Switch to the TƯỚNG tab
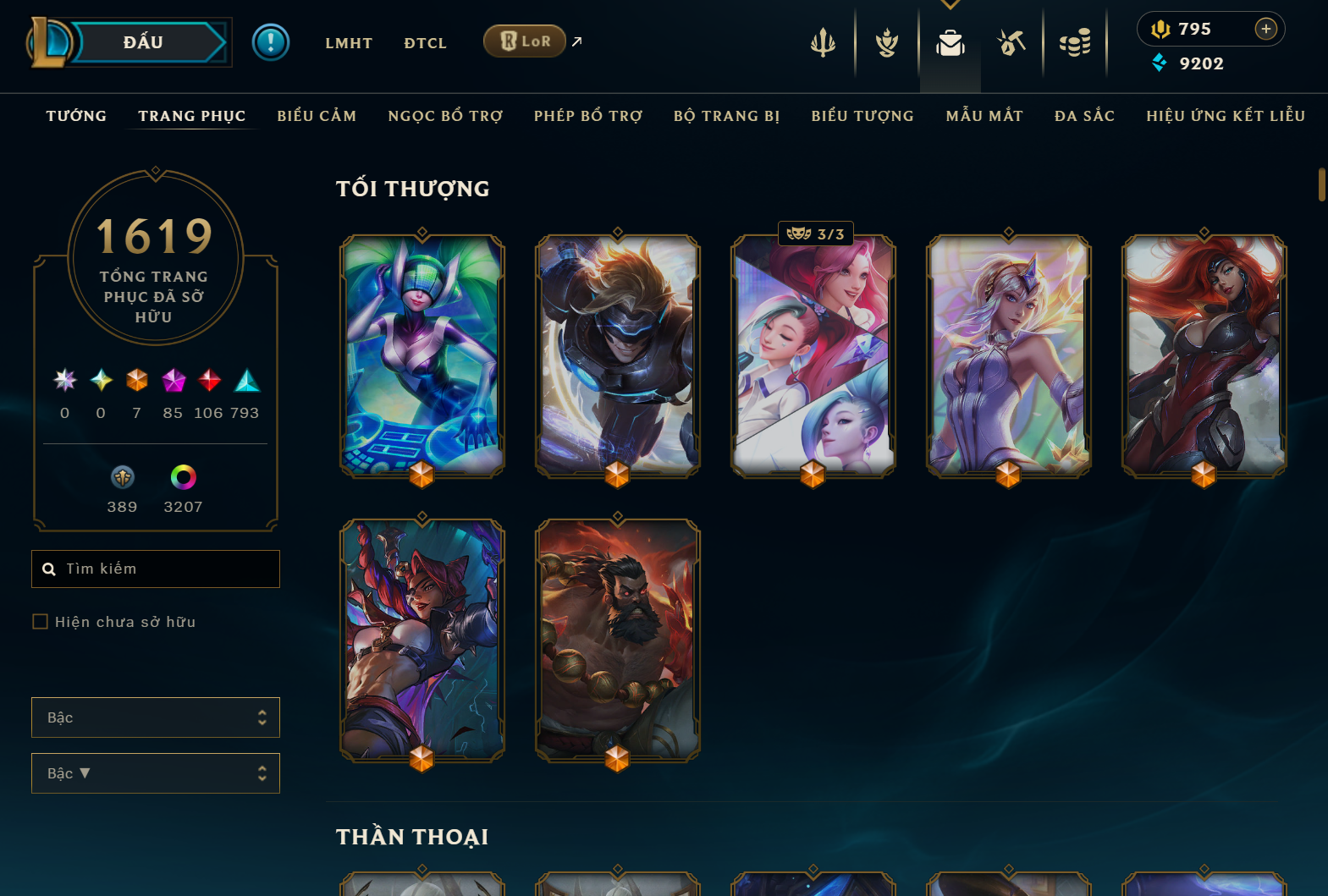 click(x=76, y=116)
